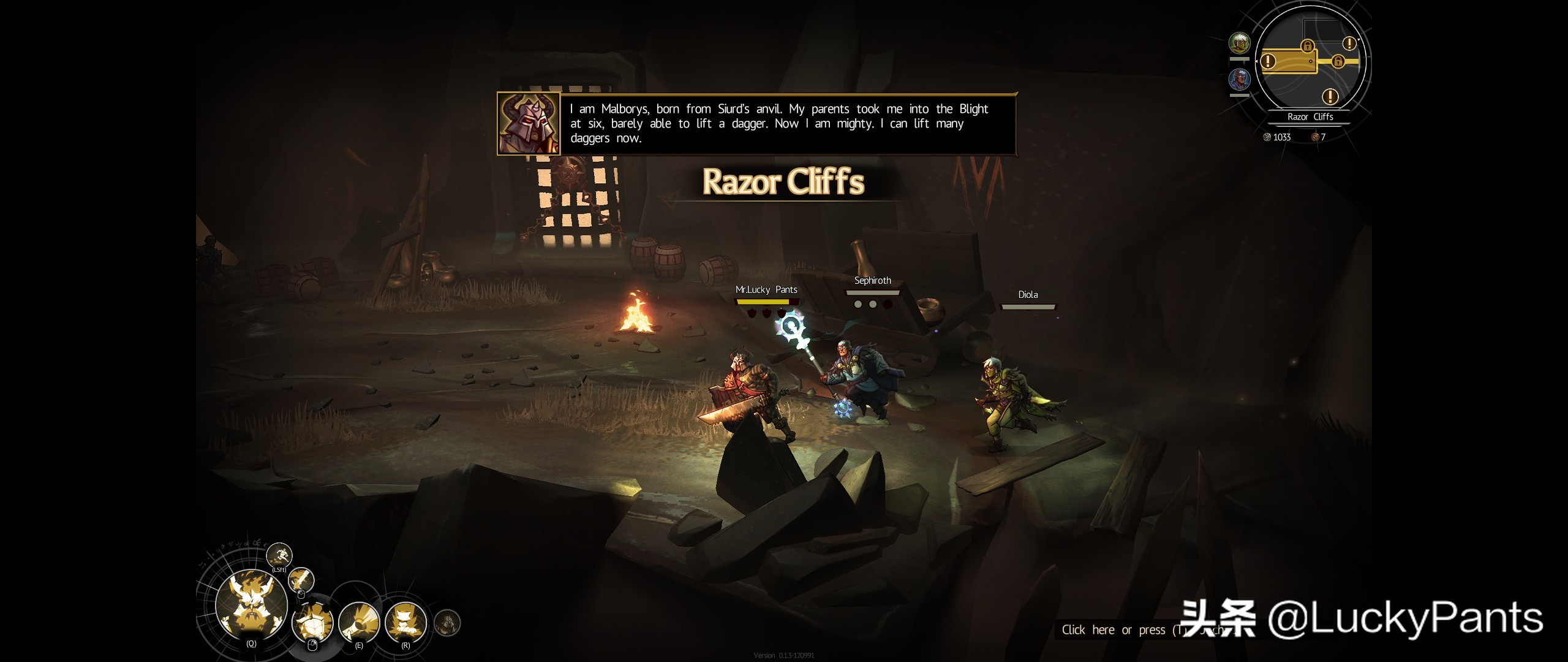Use the running dash ability
The height and width of the screenshot is (662, 1568).
click(279, 555)
